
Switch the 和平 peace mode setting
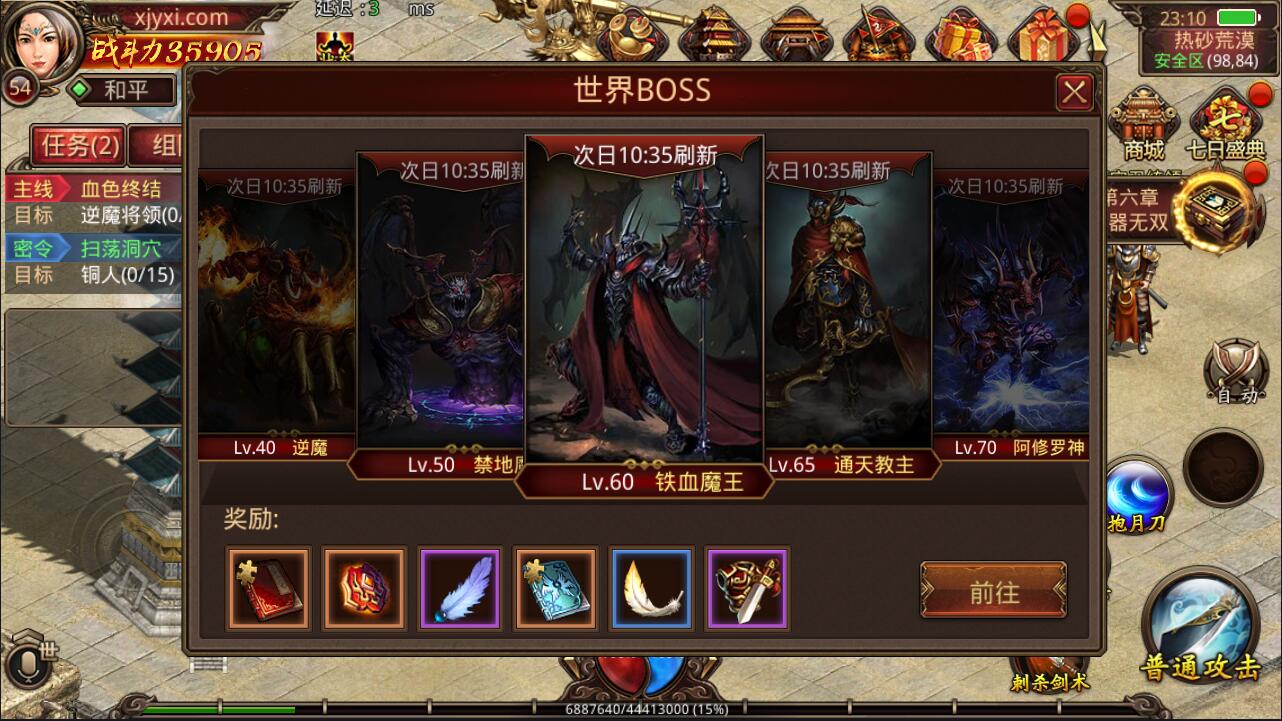pos(130,90)
